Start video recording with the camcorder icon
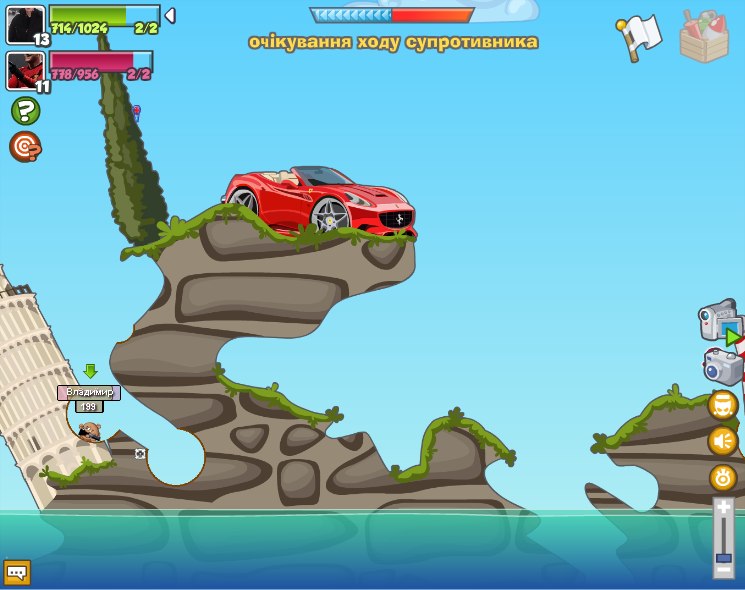The image size is (745, 590). [720, 322]
